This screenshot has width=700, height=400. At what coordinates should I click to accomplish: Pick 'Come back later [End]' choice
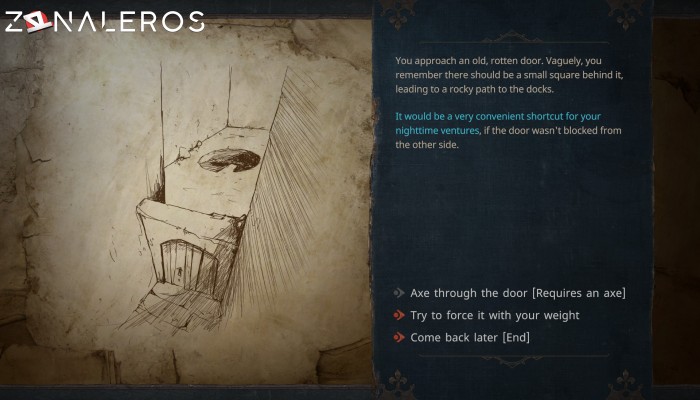[470, 337]
